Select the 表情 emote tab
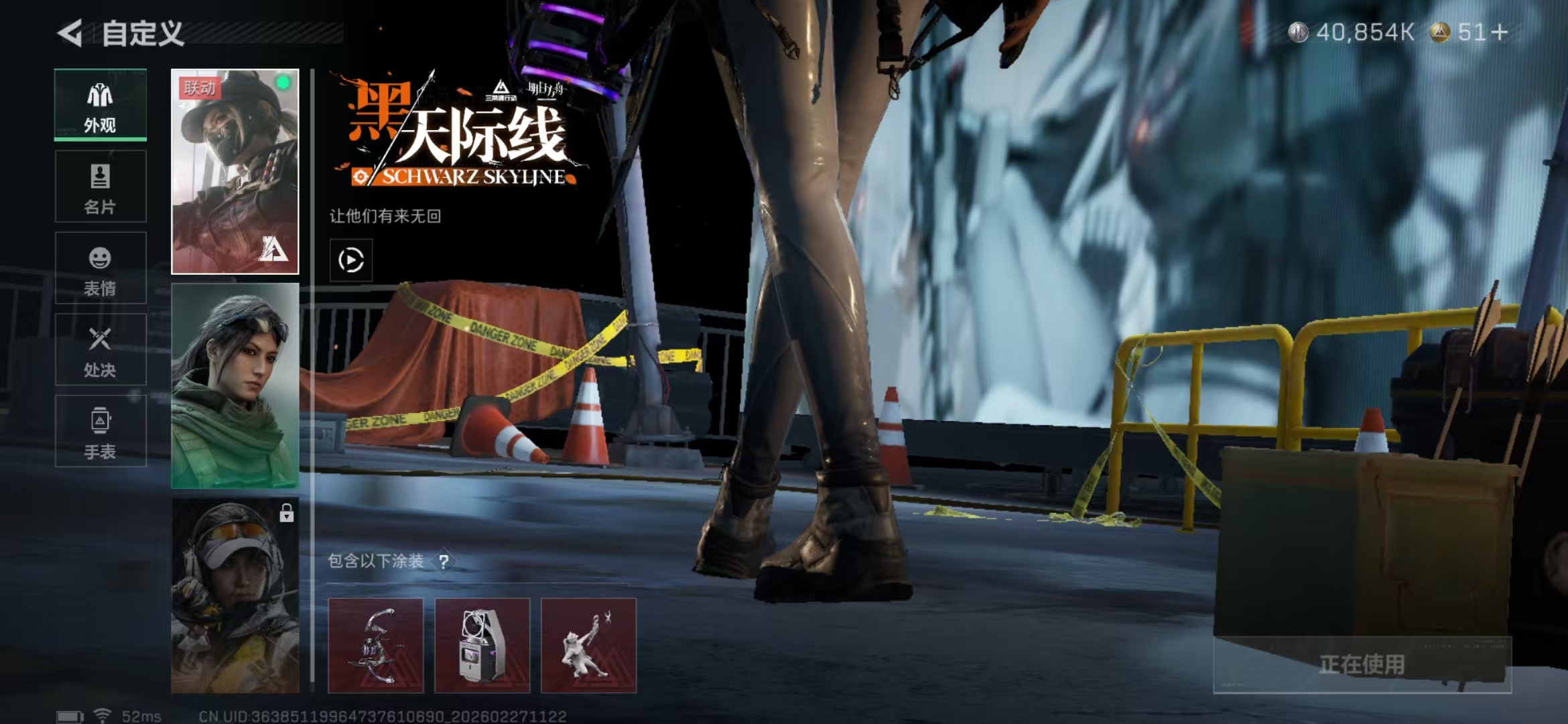Image resolution: width=1568 pixels, height=724 pixels. click(x=101, y=269)
